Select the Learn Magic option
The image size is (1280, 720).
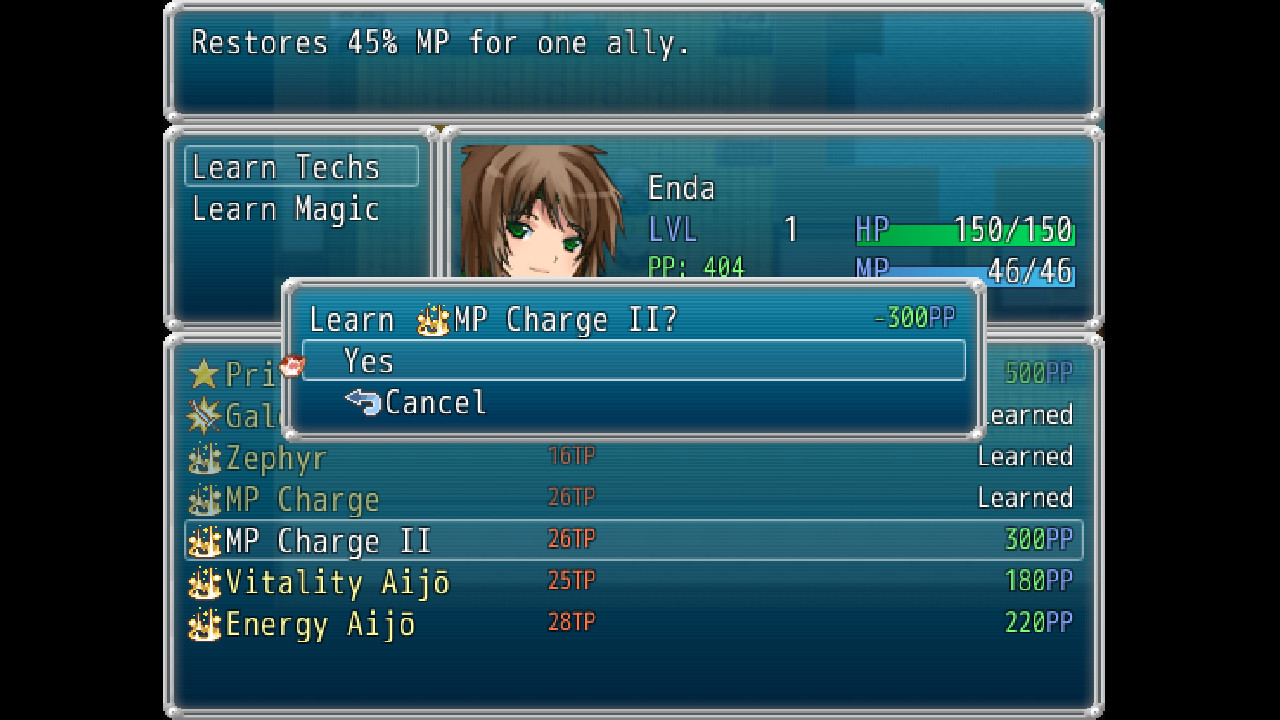[283, 209]
